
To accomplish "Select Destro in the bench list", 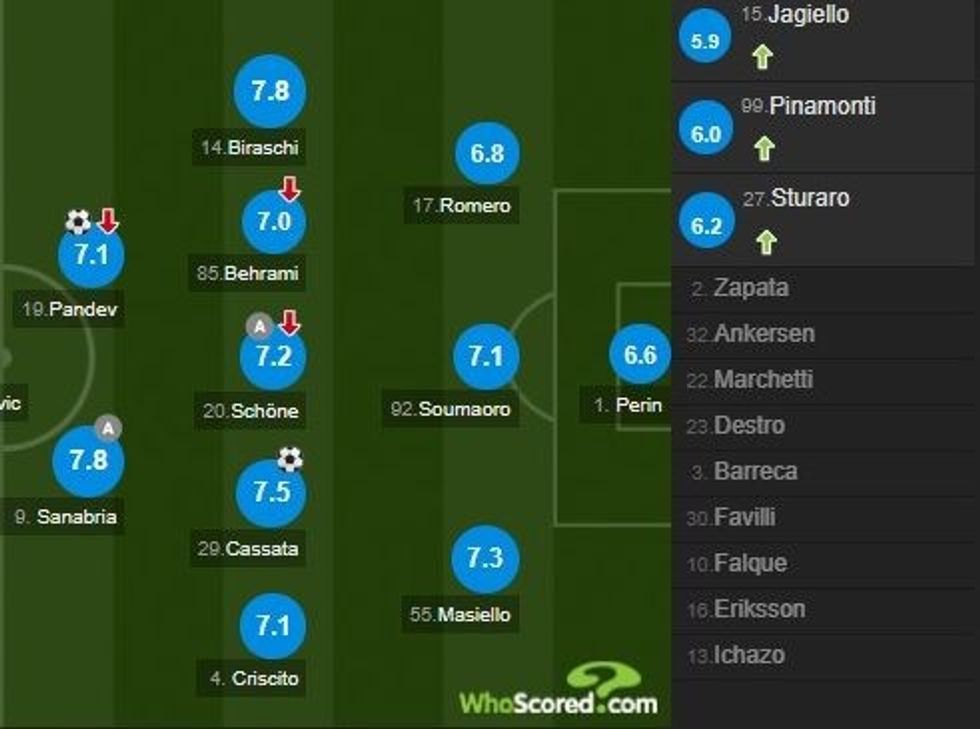I will pos(749,426).
